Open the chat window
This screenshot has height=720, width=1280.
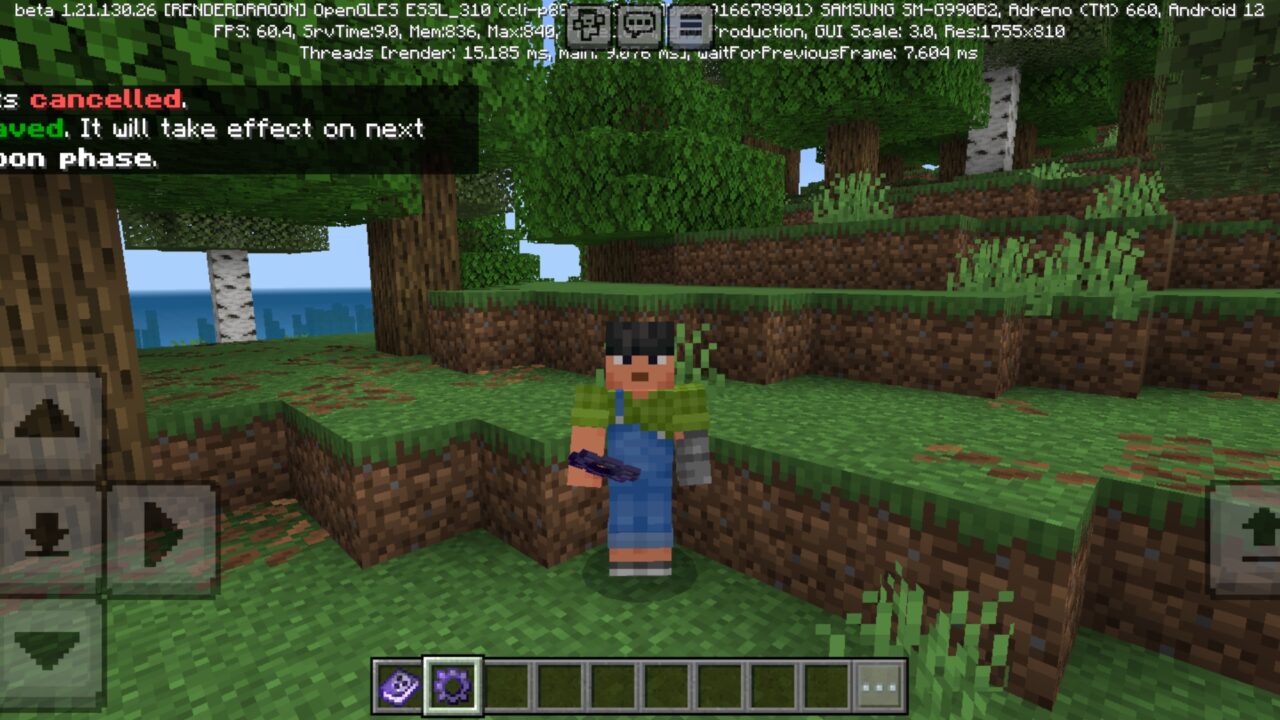637,27
